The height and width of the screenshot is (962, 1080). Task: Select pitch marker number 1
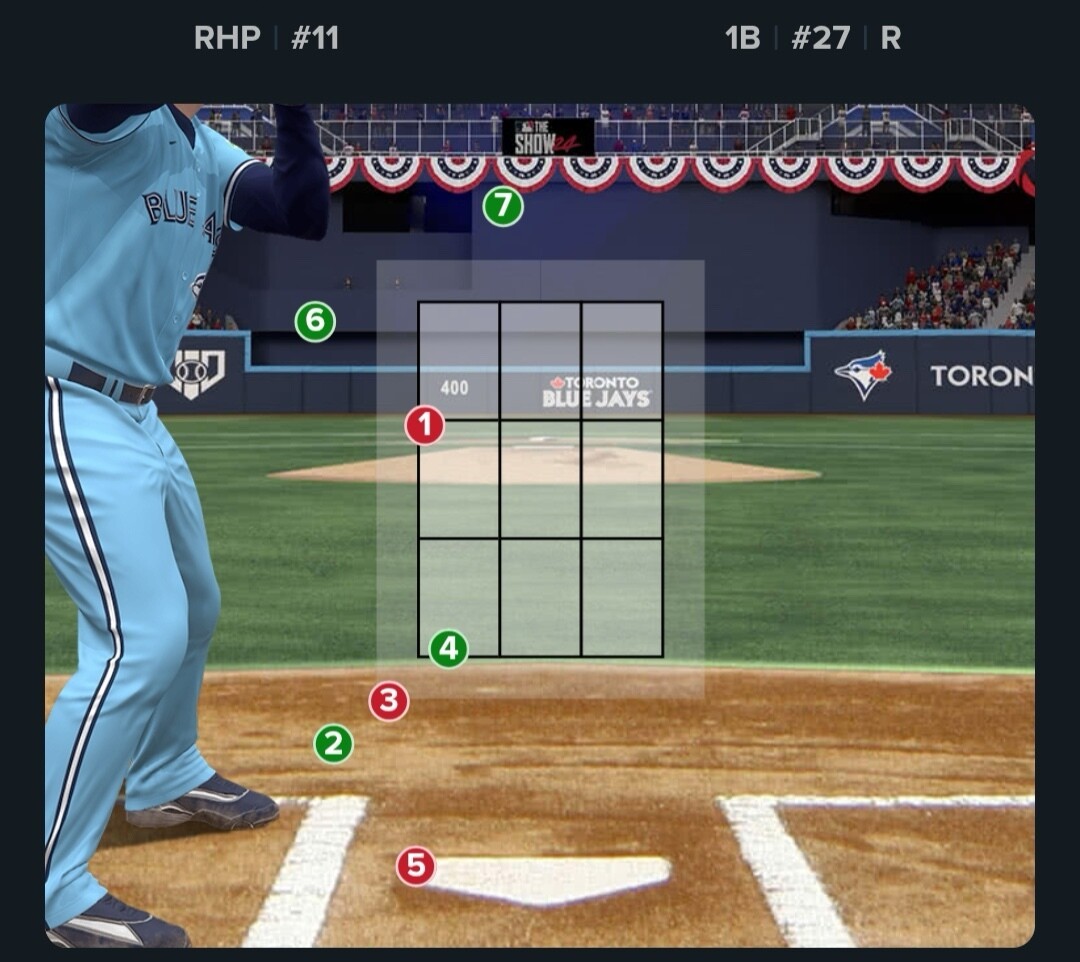click(425, 426)
